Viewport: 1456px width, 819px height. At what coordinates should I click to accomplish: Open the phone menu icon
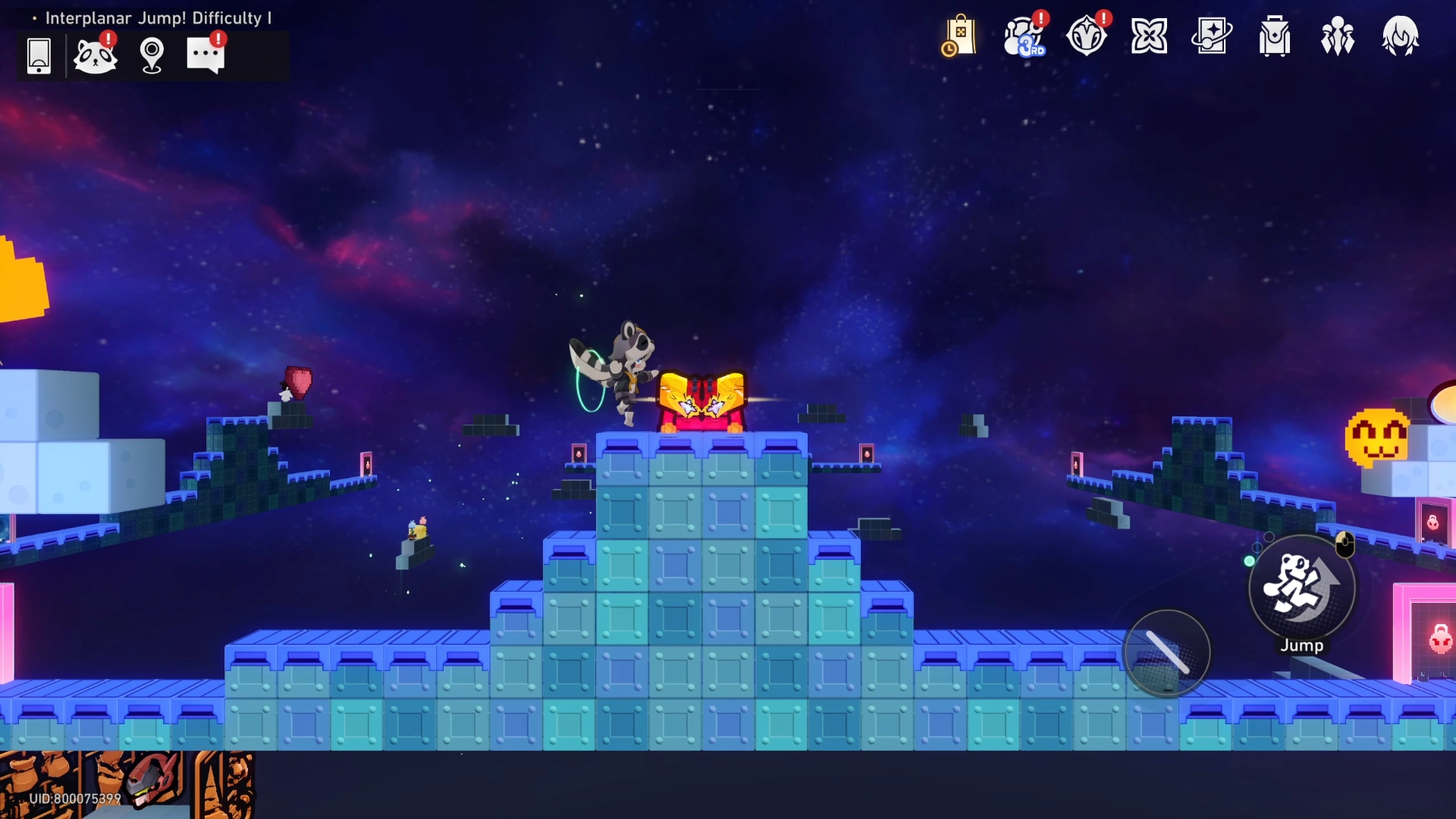pyautogui.click(x=39, y=55)
